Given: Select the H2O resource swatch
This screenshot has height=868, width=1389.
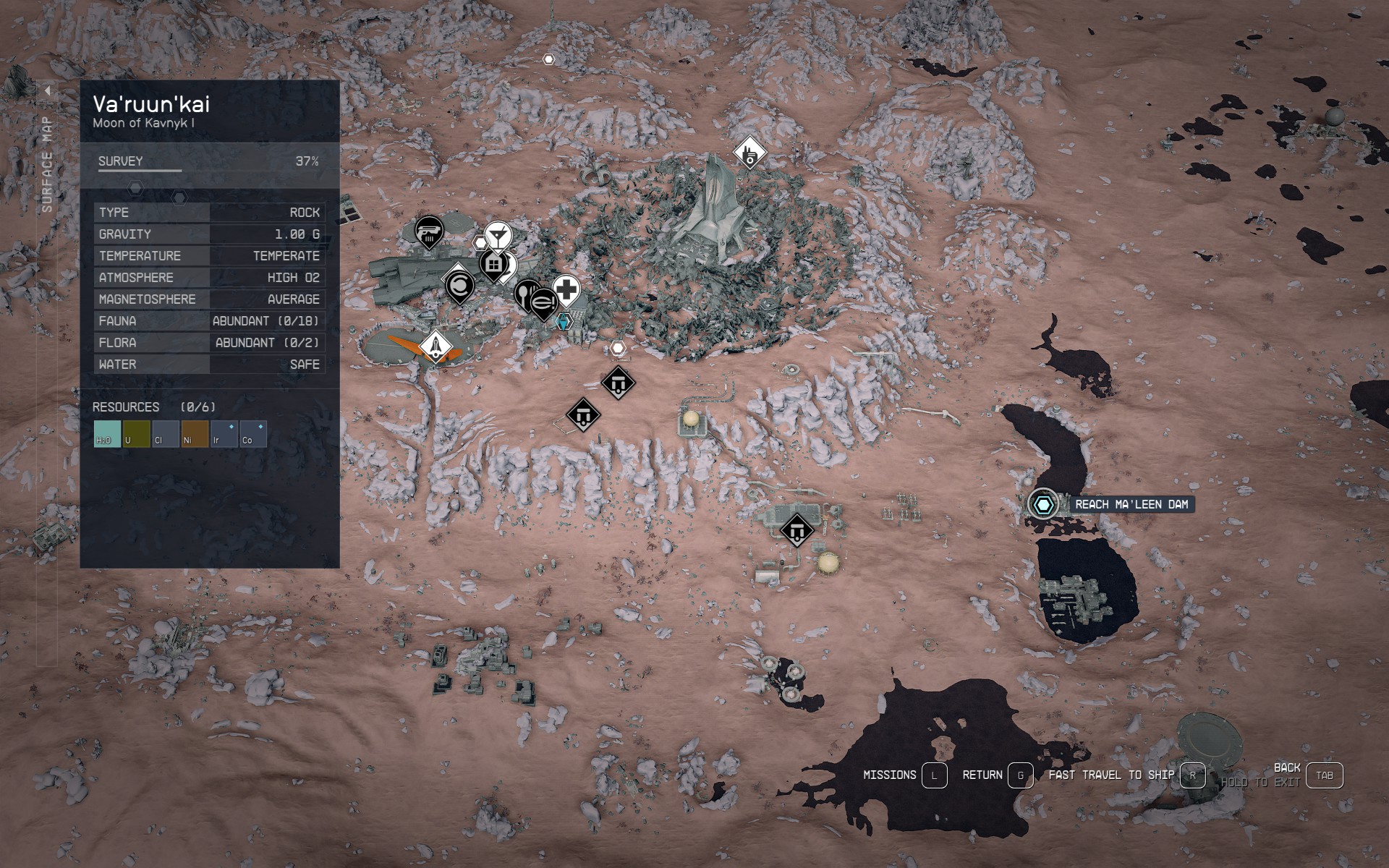Looking at the screenshot, I should pos(106,433).
